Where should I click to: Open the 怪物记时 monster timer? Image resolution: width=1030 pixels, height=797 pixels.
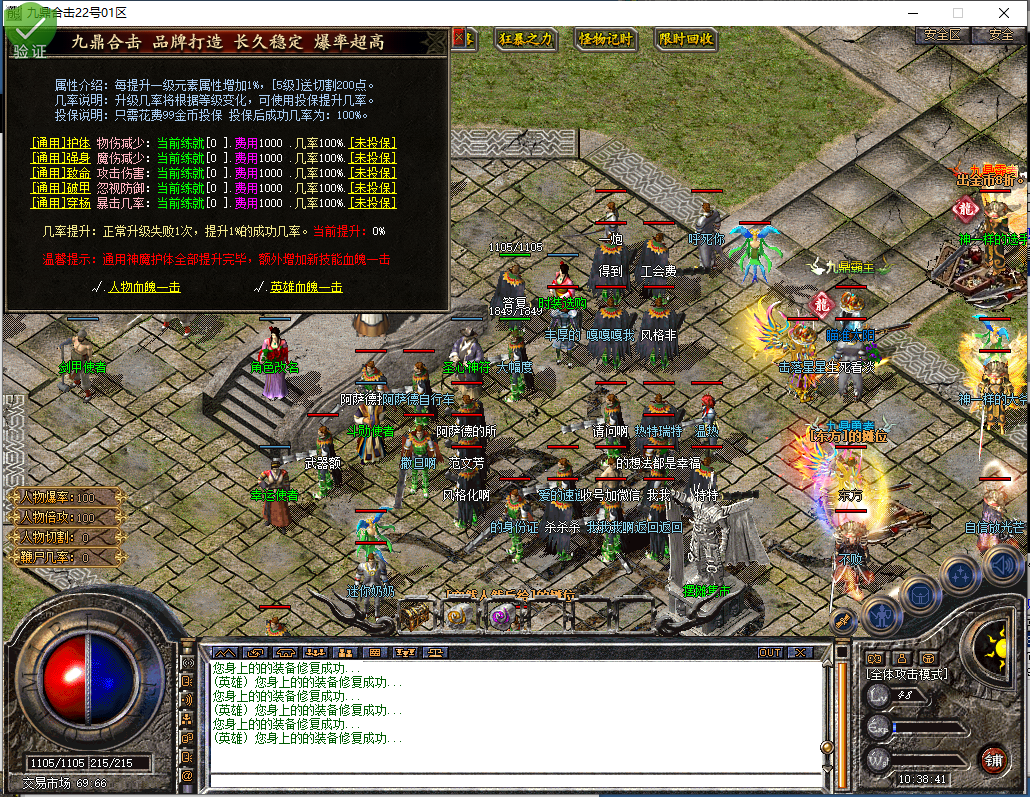click(x=606, y=39)
